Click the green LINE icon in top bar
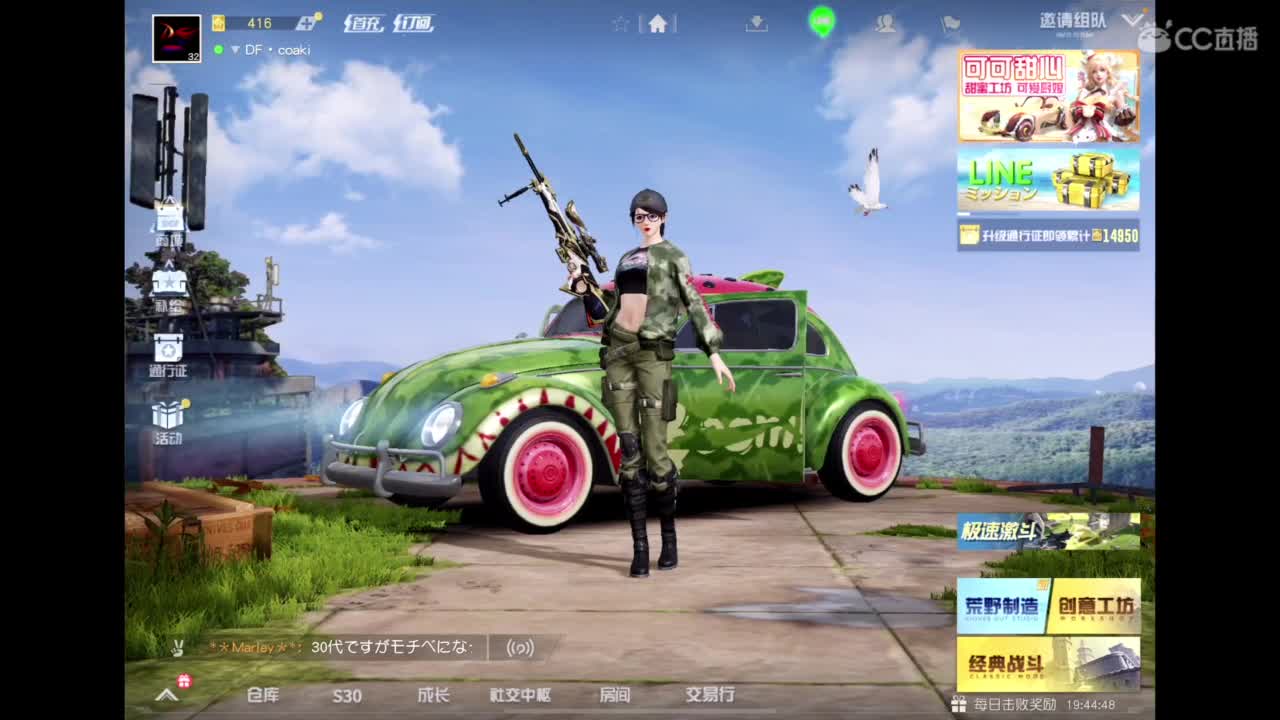This screenshot has height=720, width=1280. [822, 22]
